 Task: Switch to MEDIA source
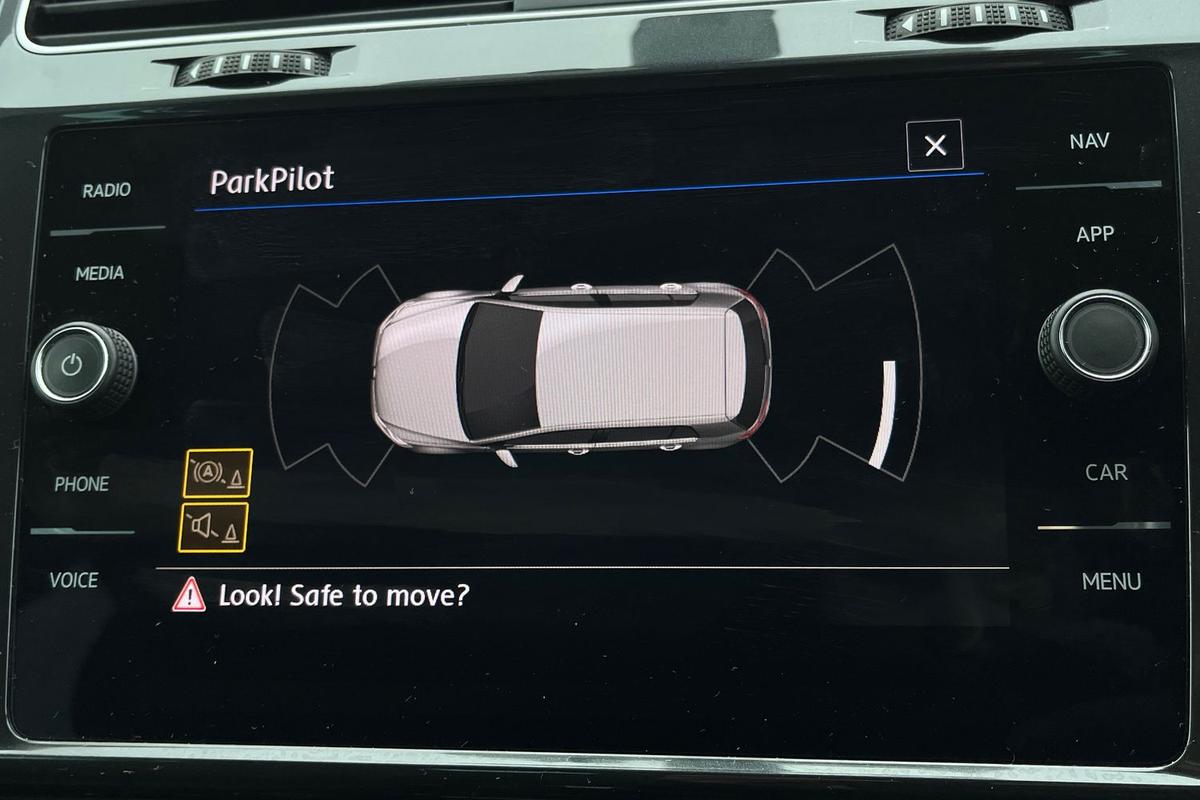click(100, 273)
